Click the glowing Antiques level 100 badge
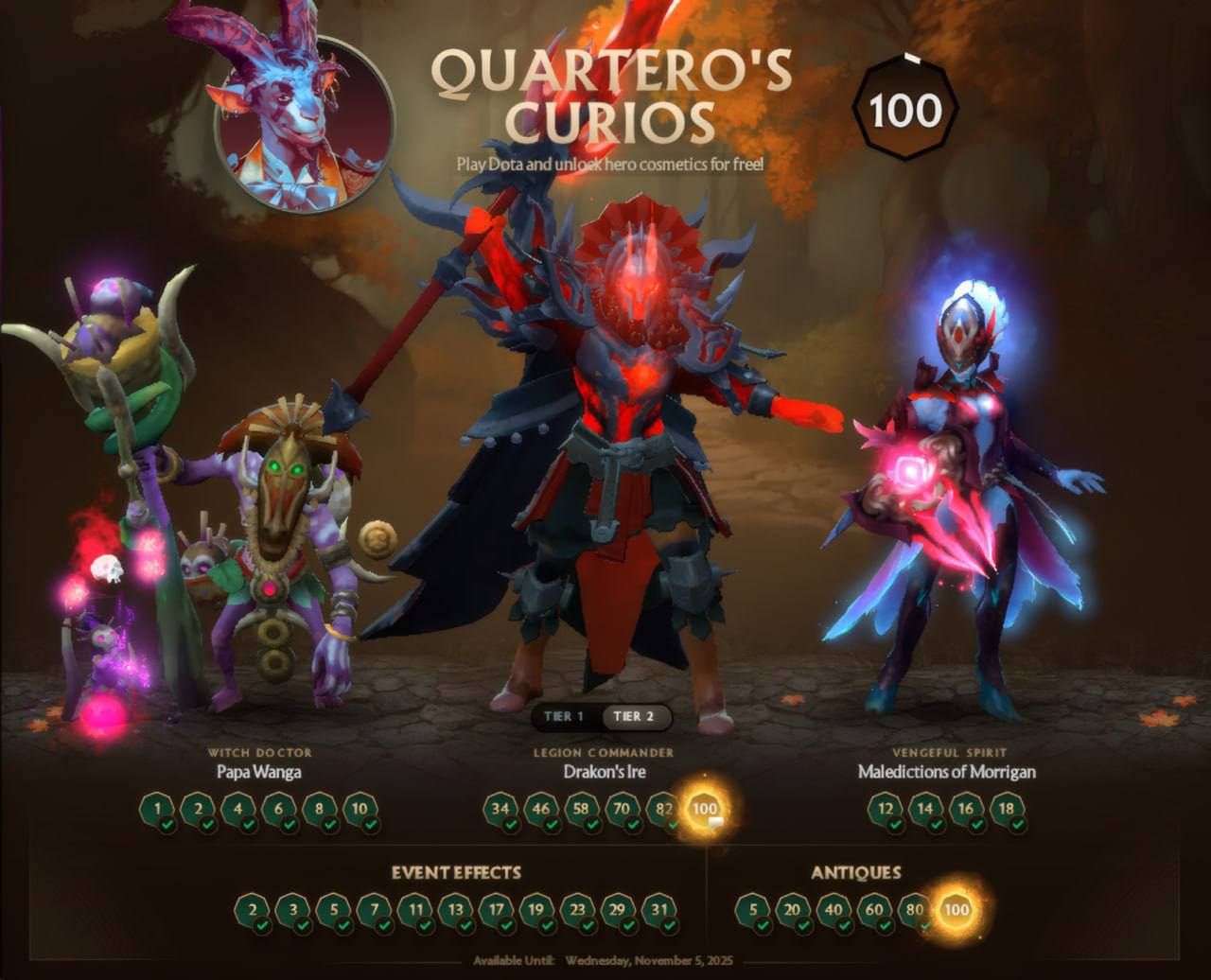 (955, 911)
